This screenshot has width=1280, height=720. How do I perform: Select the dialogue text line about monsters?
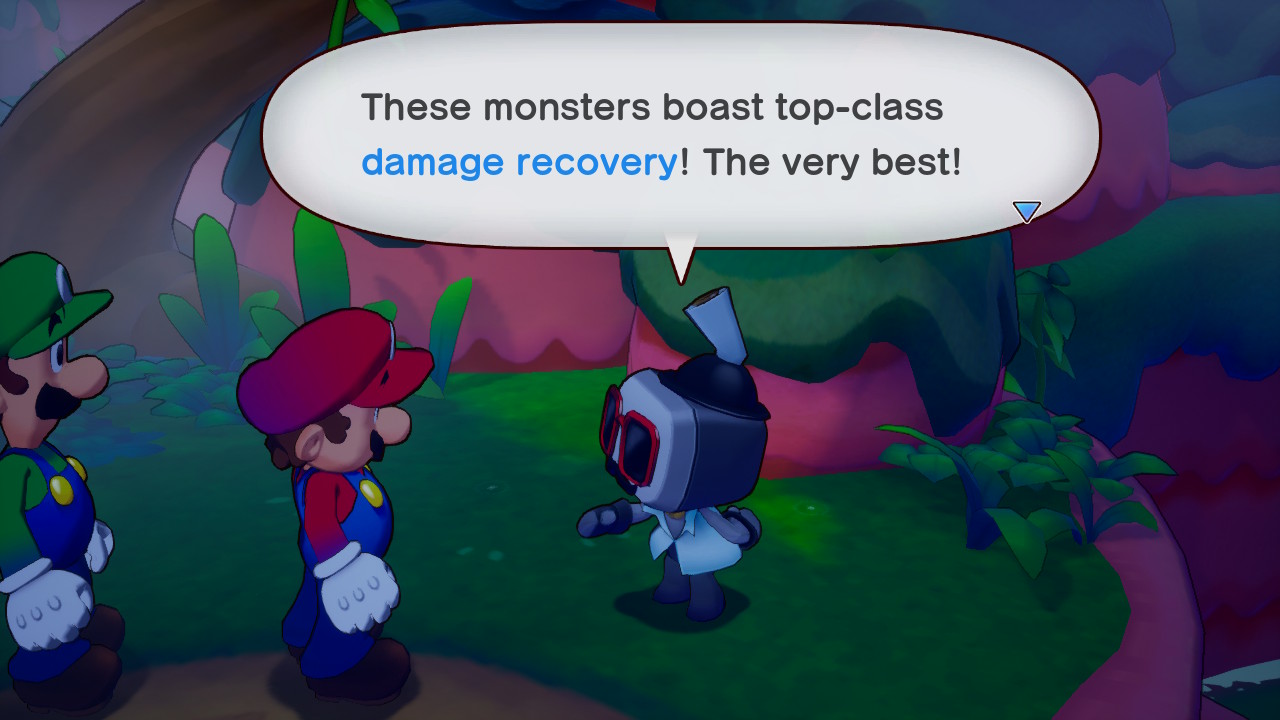[655, 107]
